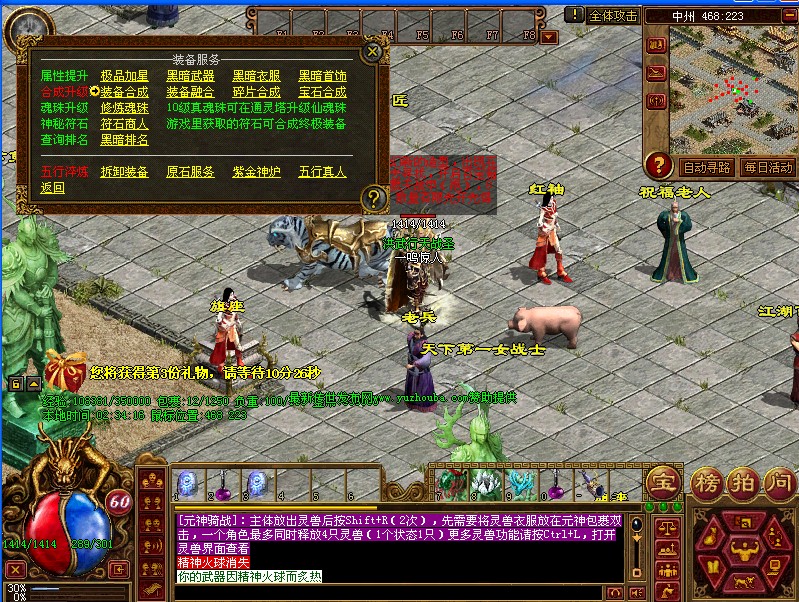Open the 紫金神炉 furnace link

point(257,172)
